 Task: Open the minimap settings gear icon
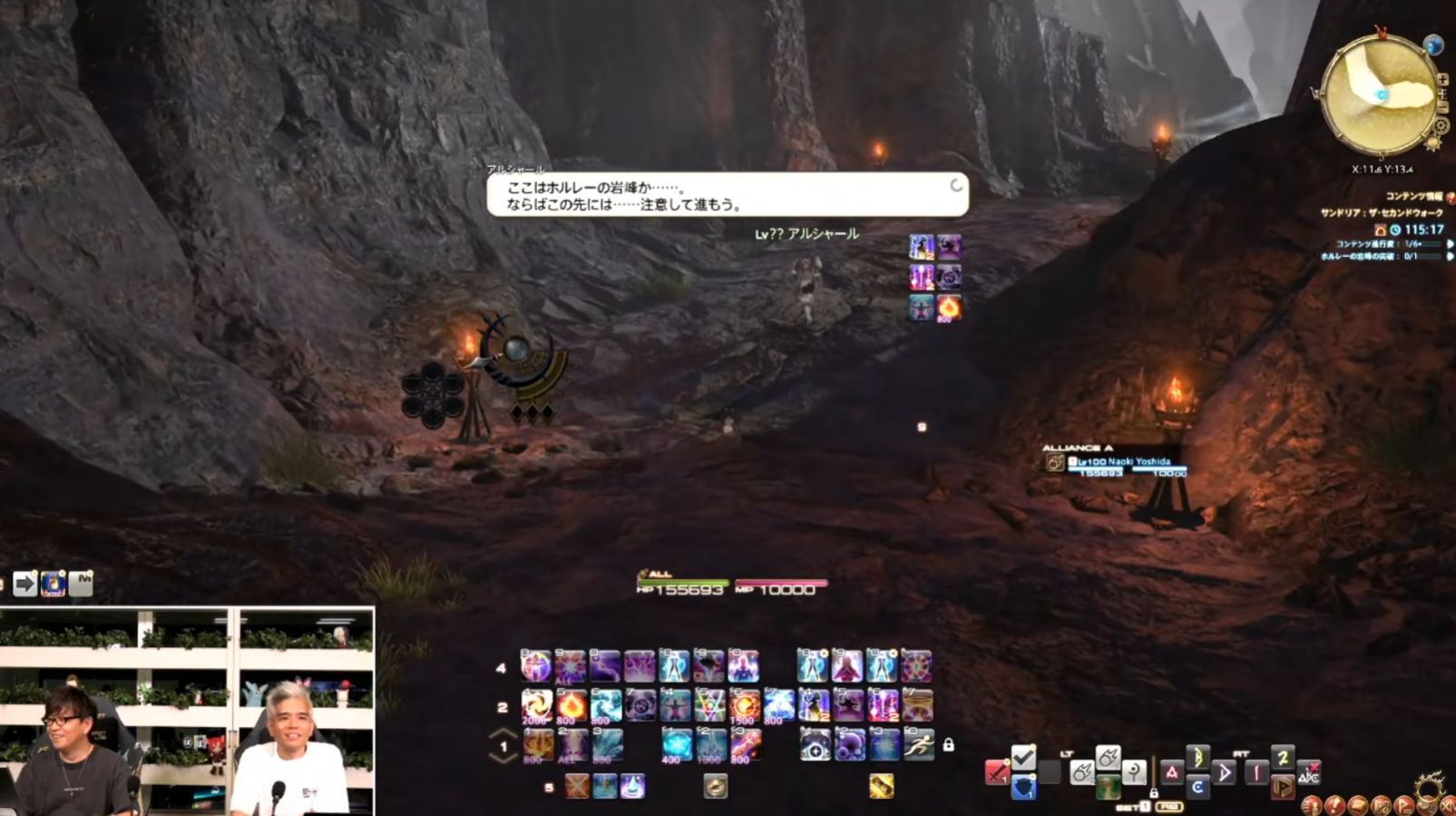pos(1441,125)
